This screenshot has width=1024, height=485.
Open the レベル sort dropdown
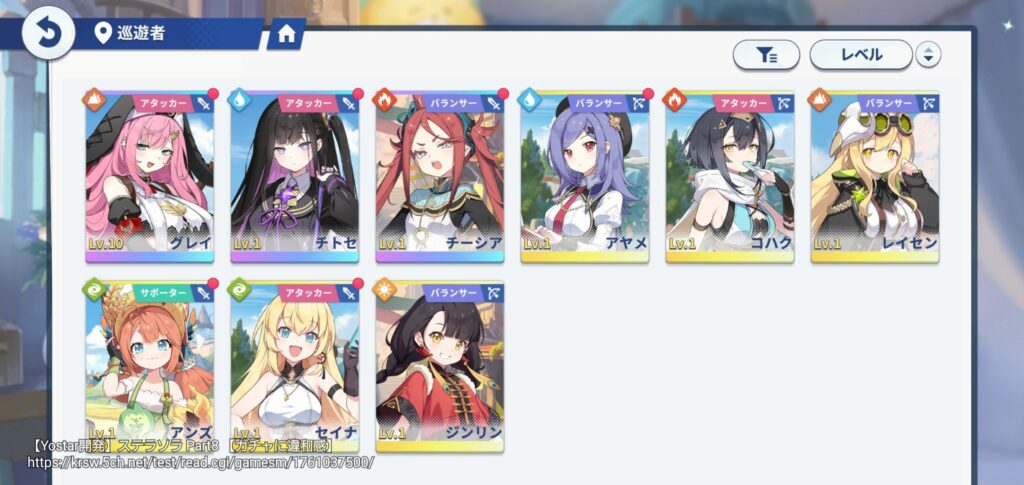point(860,55)
